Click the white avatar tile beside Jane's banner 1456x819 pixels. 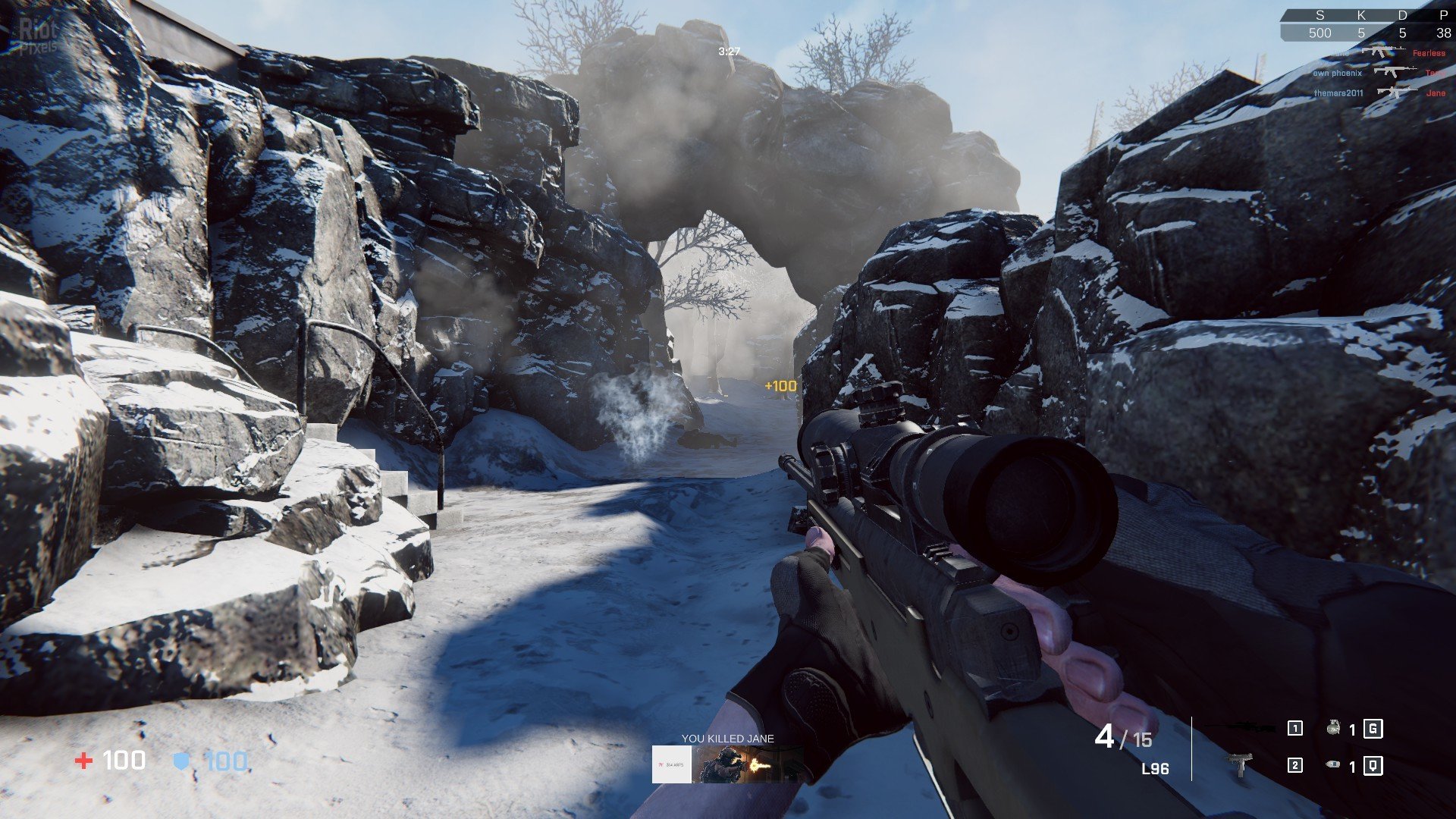click(x=672, y=764)
